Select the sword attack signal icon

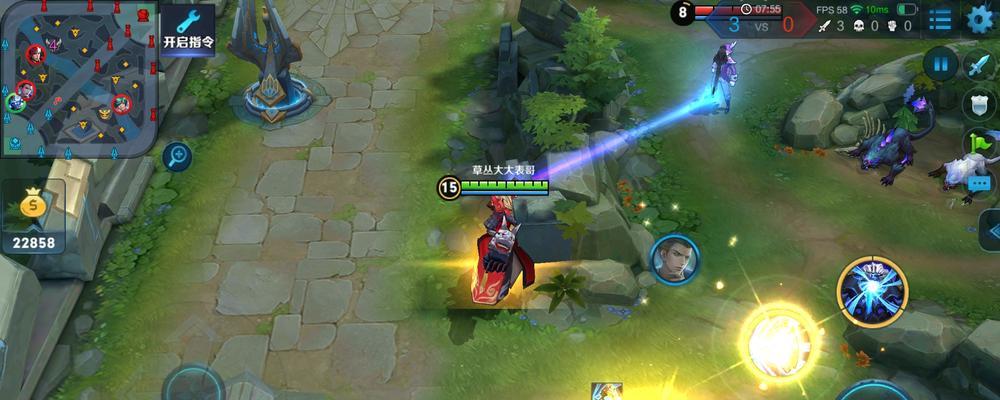pyautogui.click(x=977, y=64)
